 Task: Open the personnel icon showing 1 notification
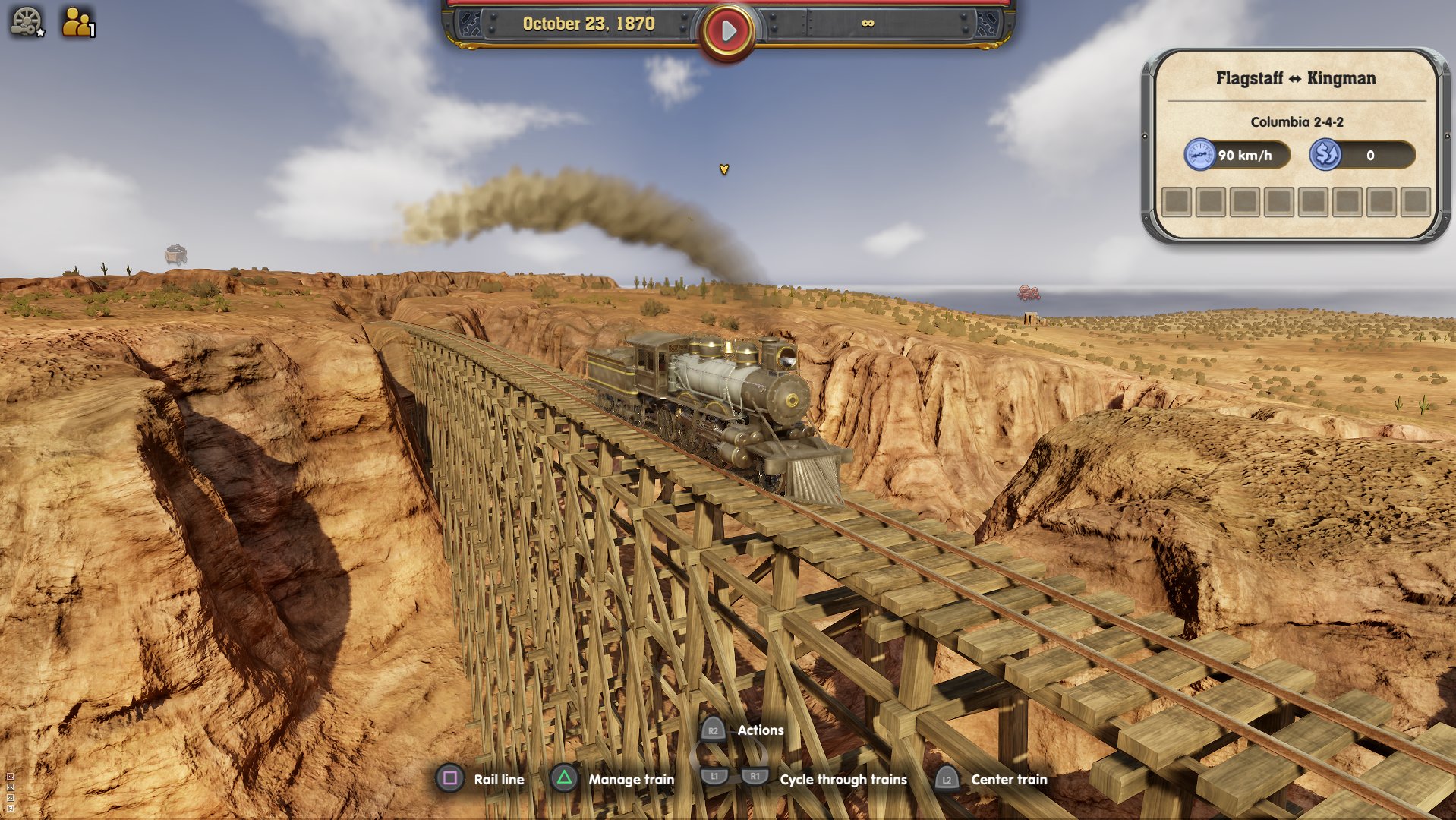point(76,20)
